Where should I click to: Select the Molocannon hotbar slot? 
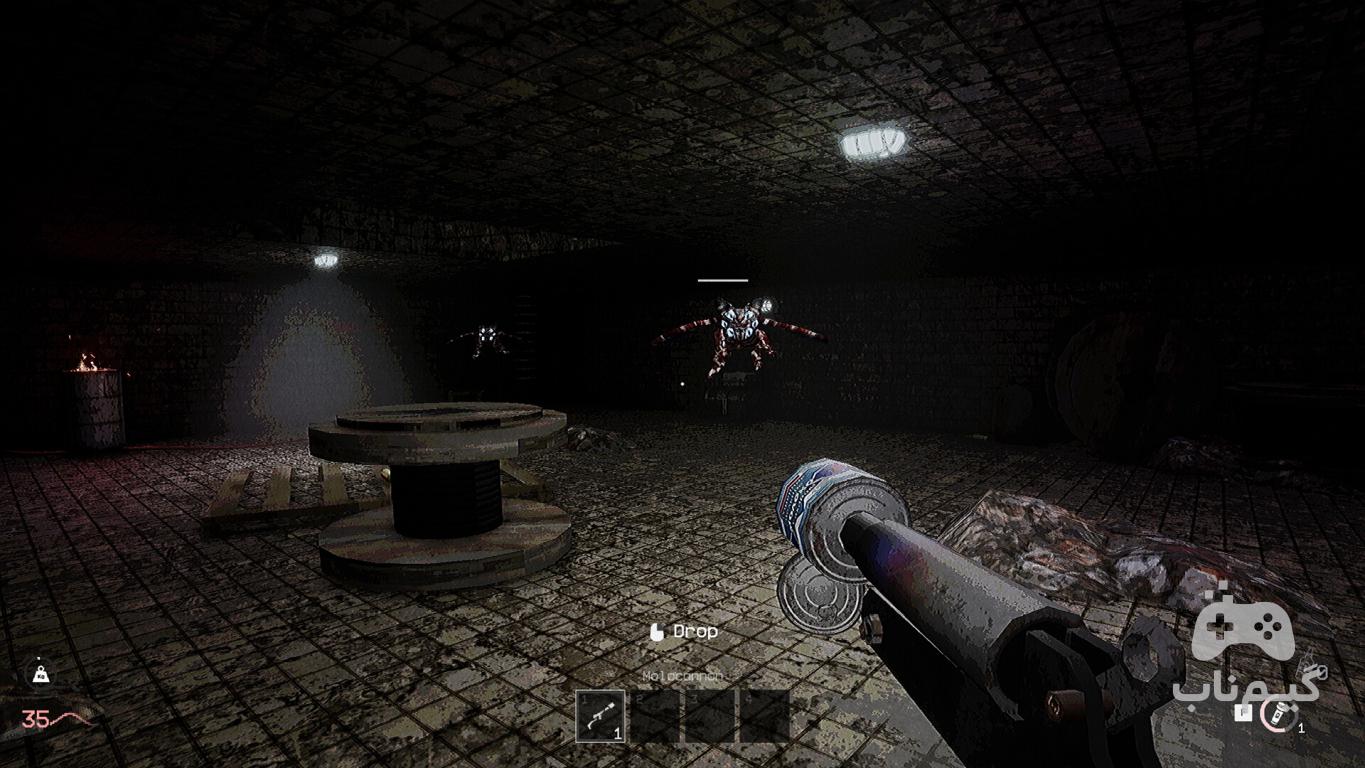601,716
